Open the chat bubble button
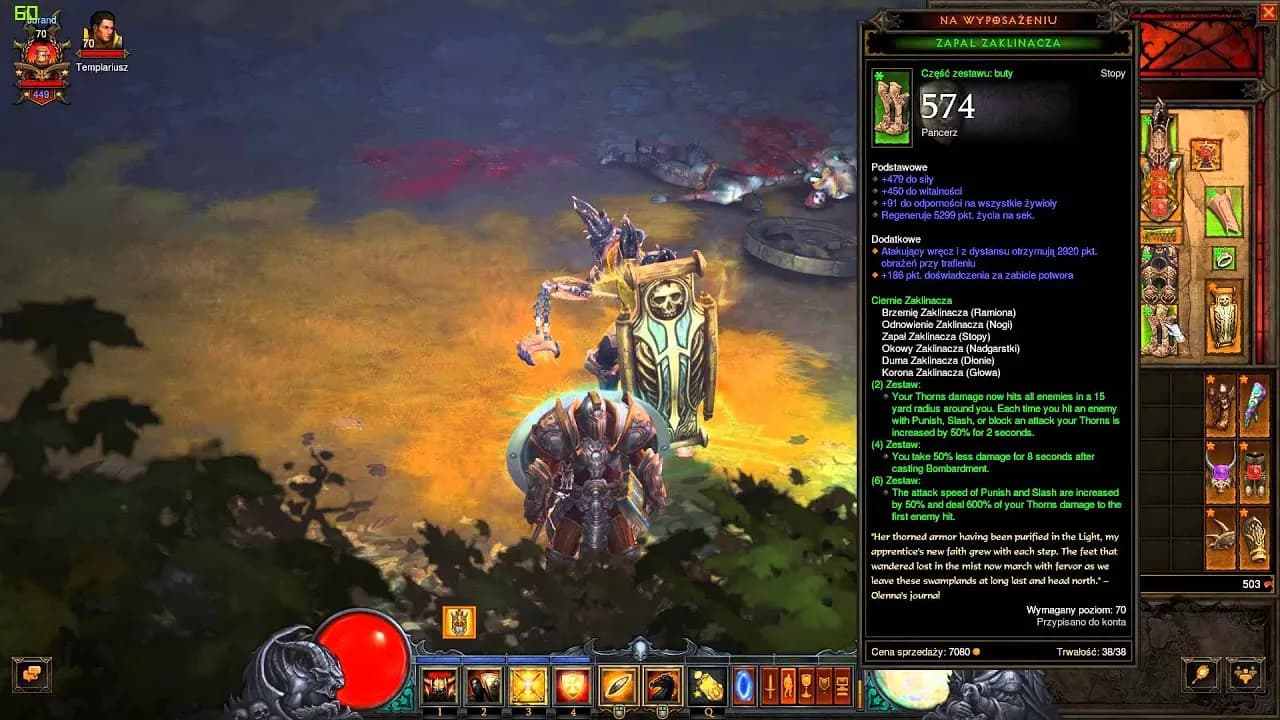1280x720 pixels. coord(31,674)
